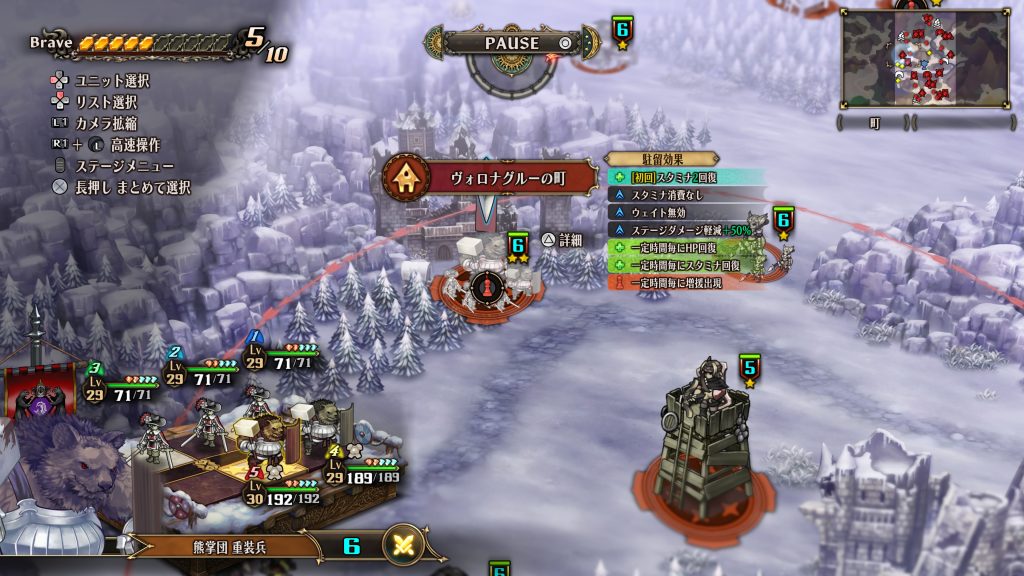This screenshot has width=1024, height=576.
Task: Open the 駐留効果 garrison effects header
Action: (x=662, y=159)
